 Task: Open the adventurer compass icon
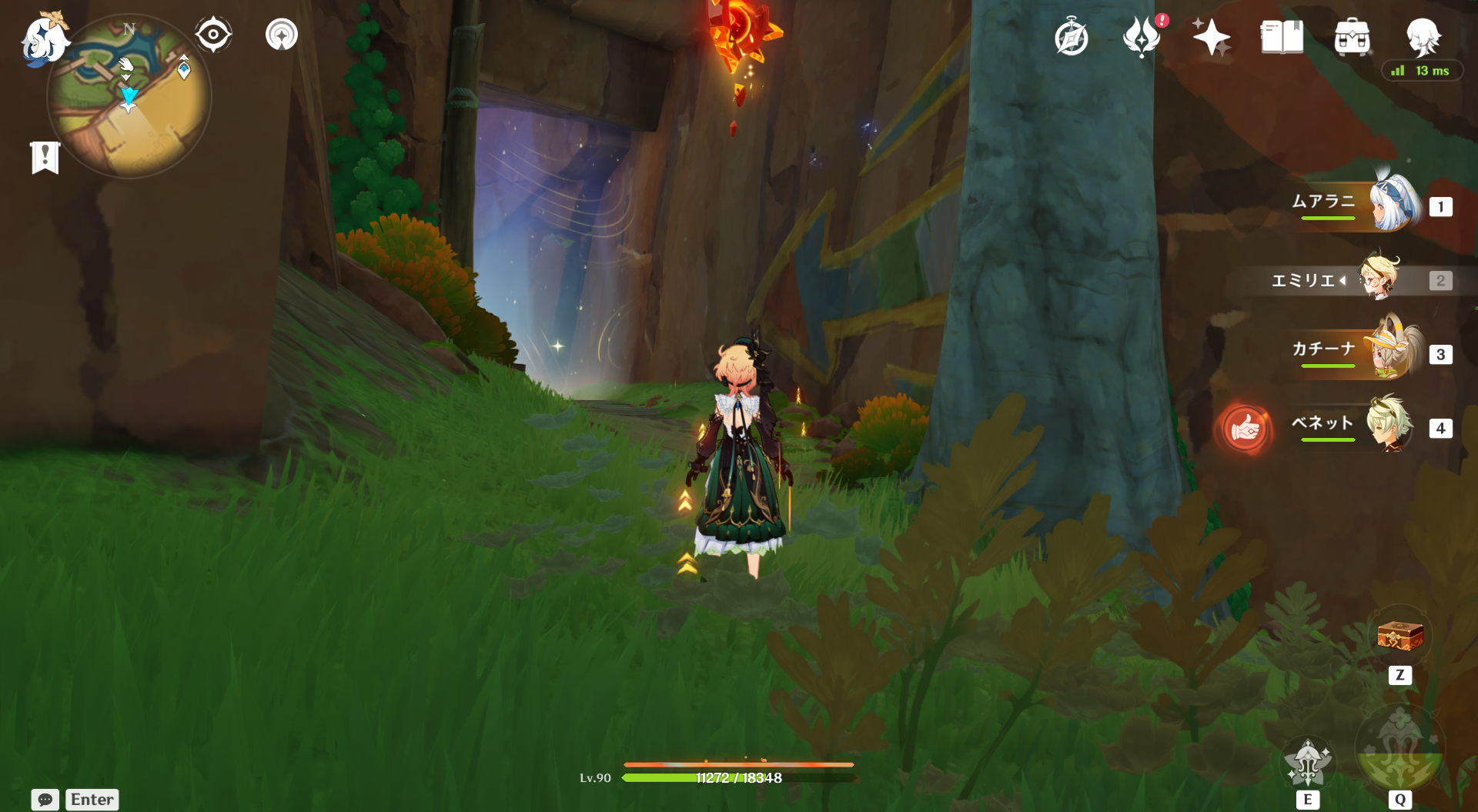click(1071, 38)
